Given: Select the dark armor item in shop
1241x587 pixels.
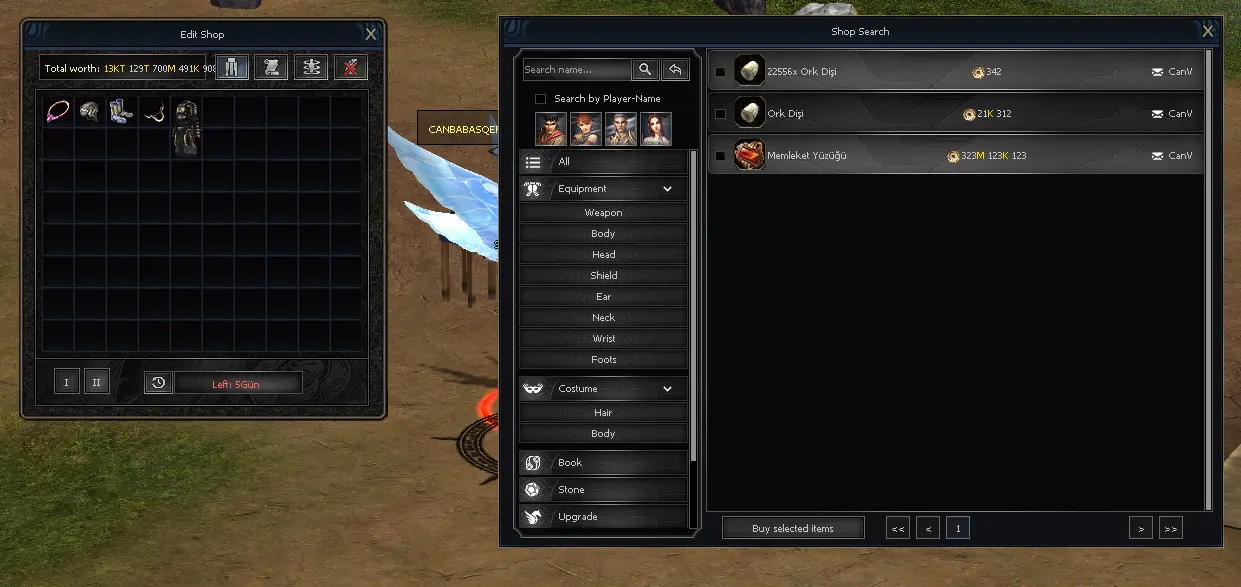Looking at the screenshot, I should tap(186, 126).
